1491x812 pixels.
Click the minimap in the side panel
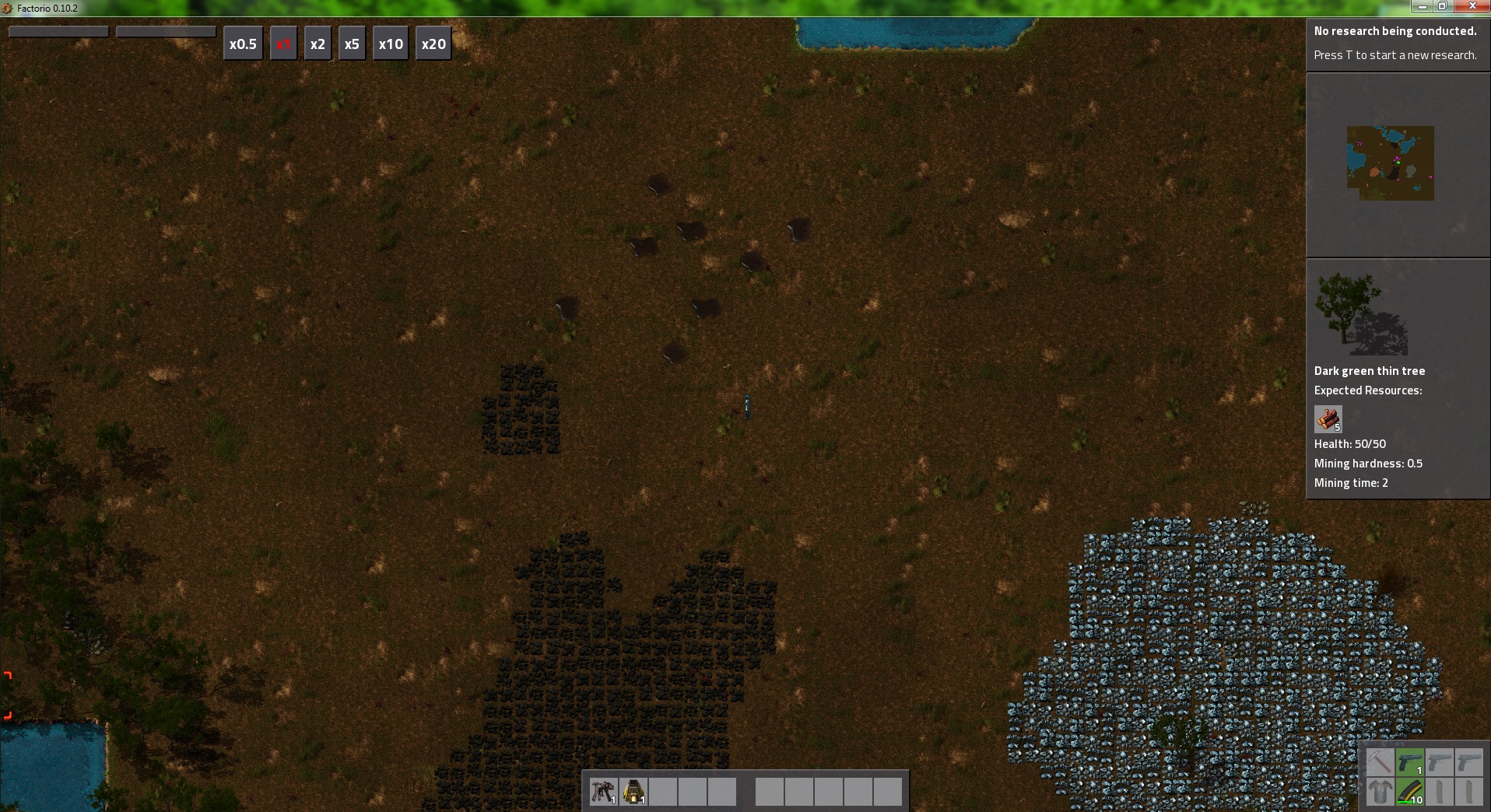point(1390,163)
